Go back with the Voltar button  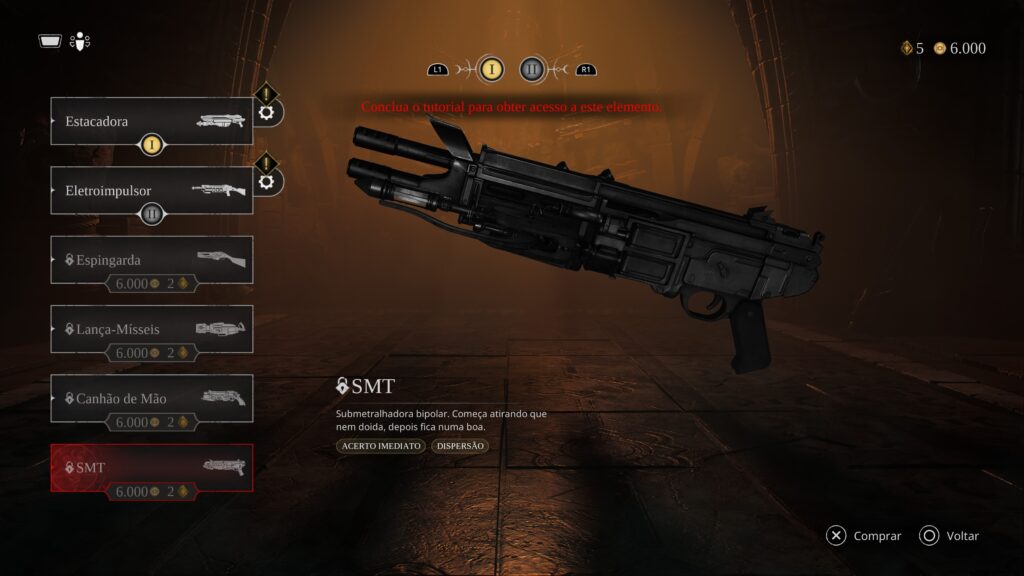coord(949,536)
